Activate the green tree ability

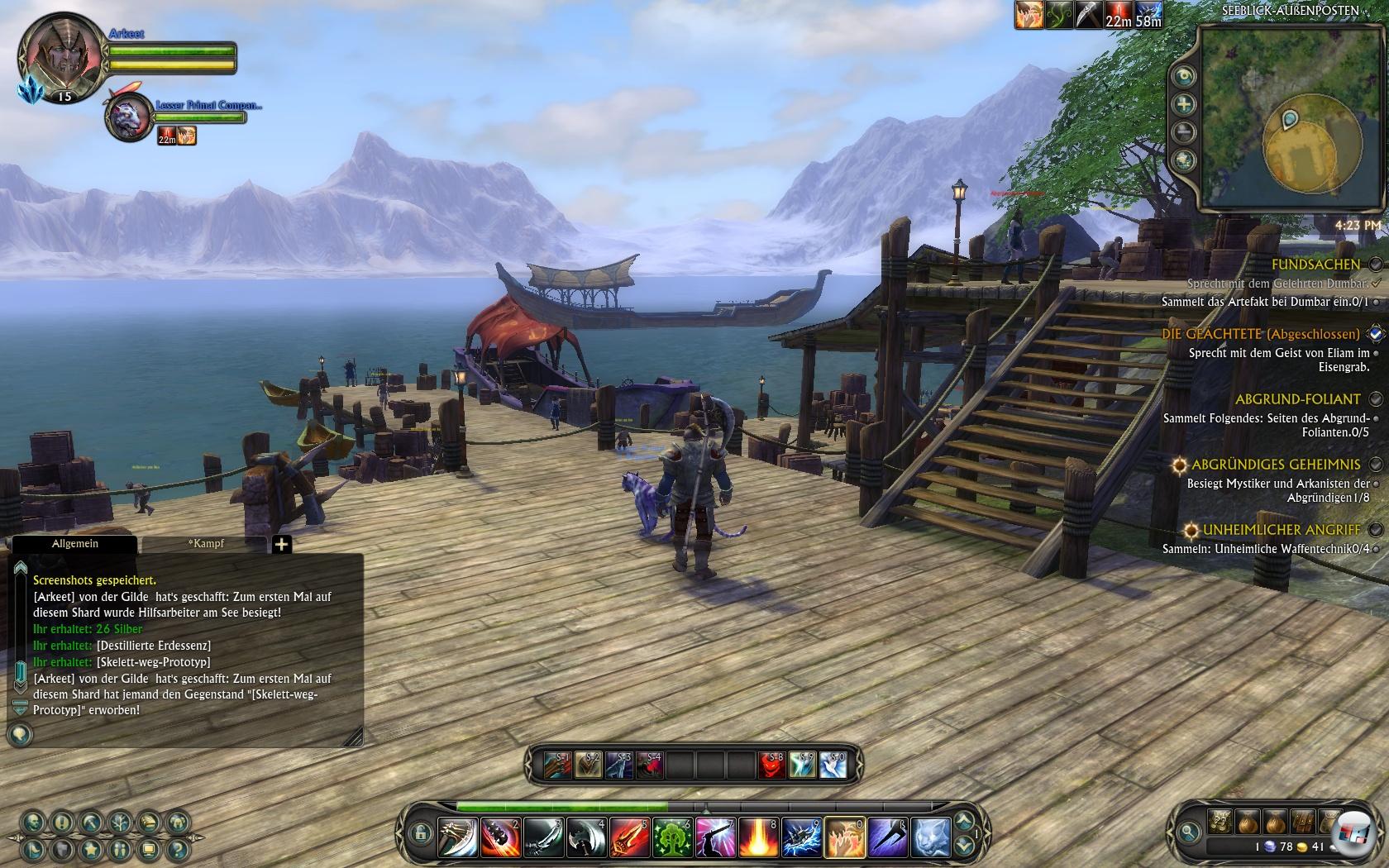(x=672, y=837)
